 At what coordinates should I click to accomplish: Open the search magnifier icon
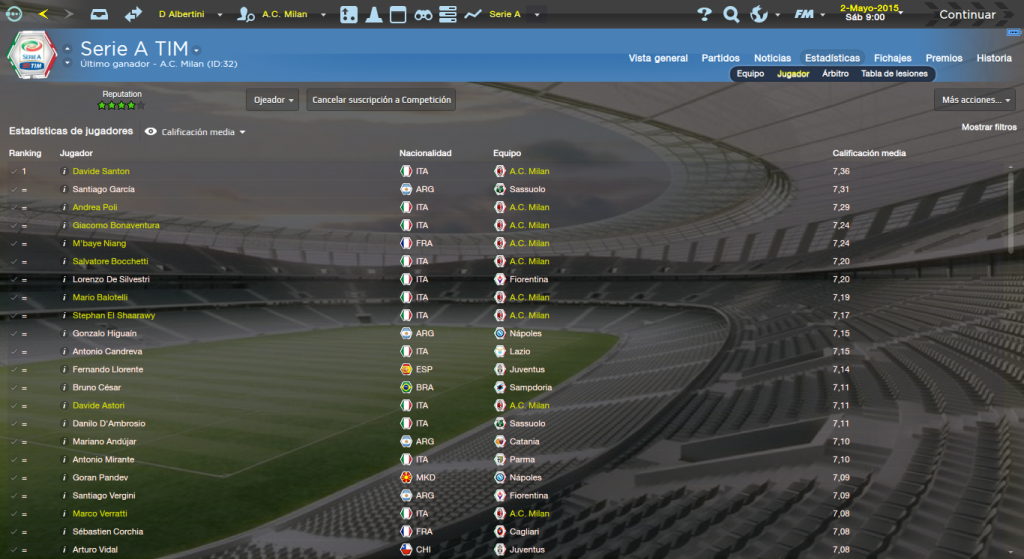tap(731, 15)
